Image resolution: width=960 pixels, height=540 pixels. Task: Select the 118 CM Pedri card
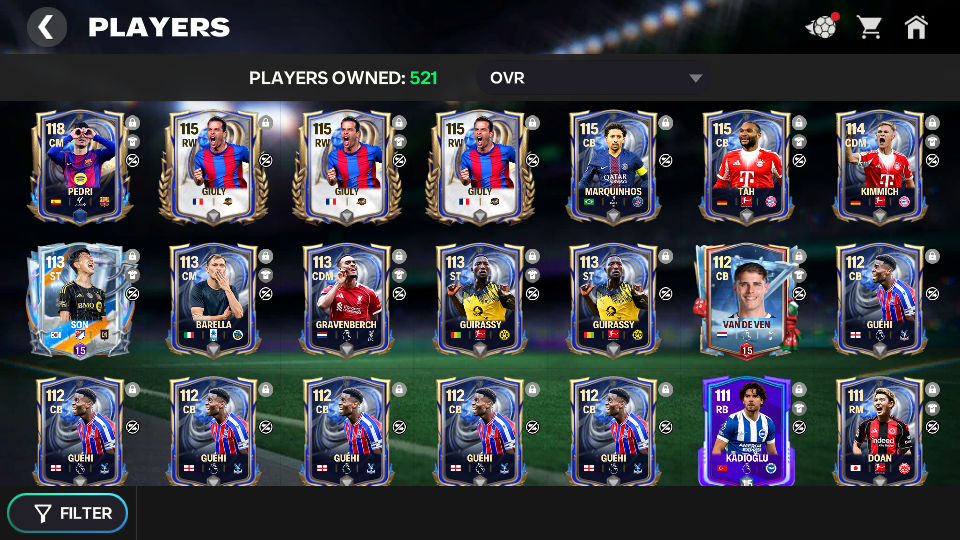coord(78,164)
